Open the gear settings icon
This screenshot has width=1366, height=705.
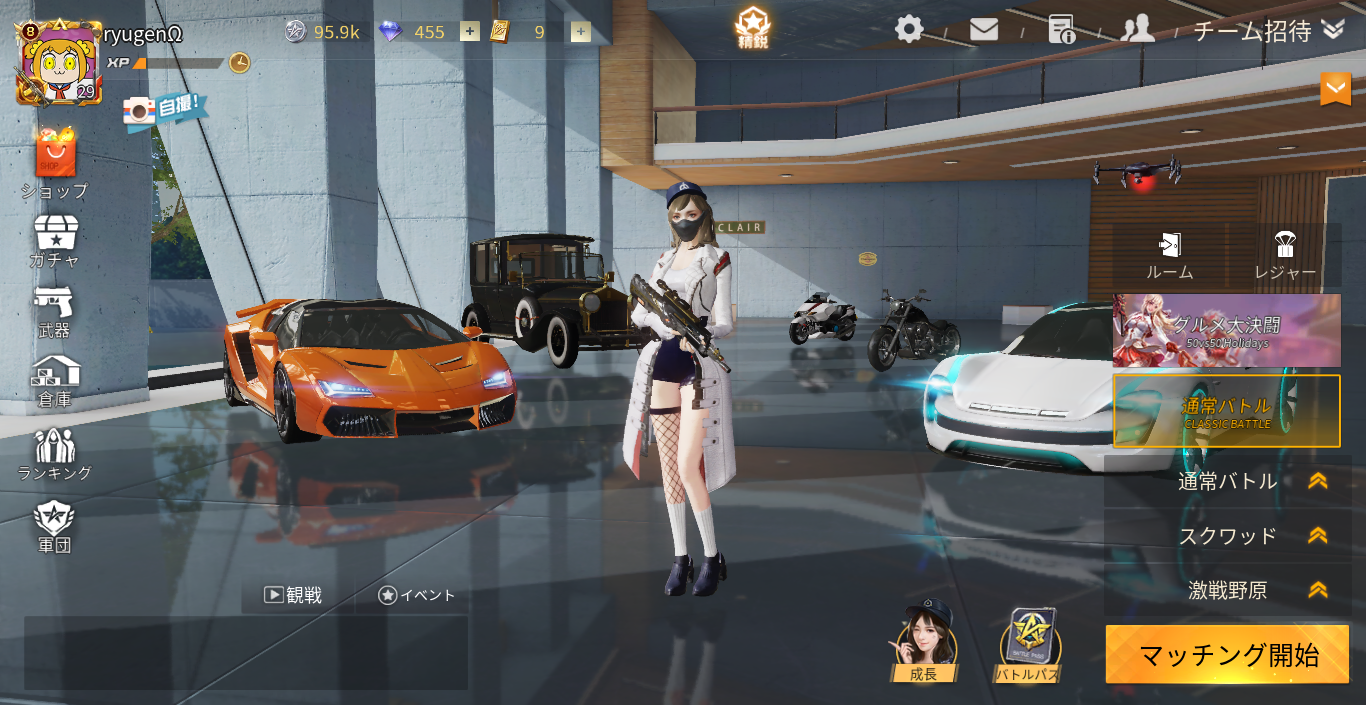click(x=908, y=29)
